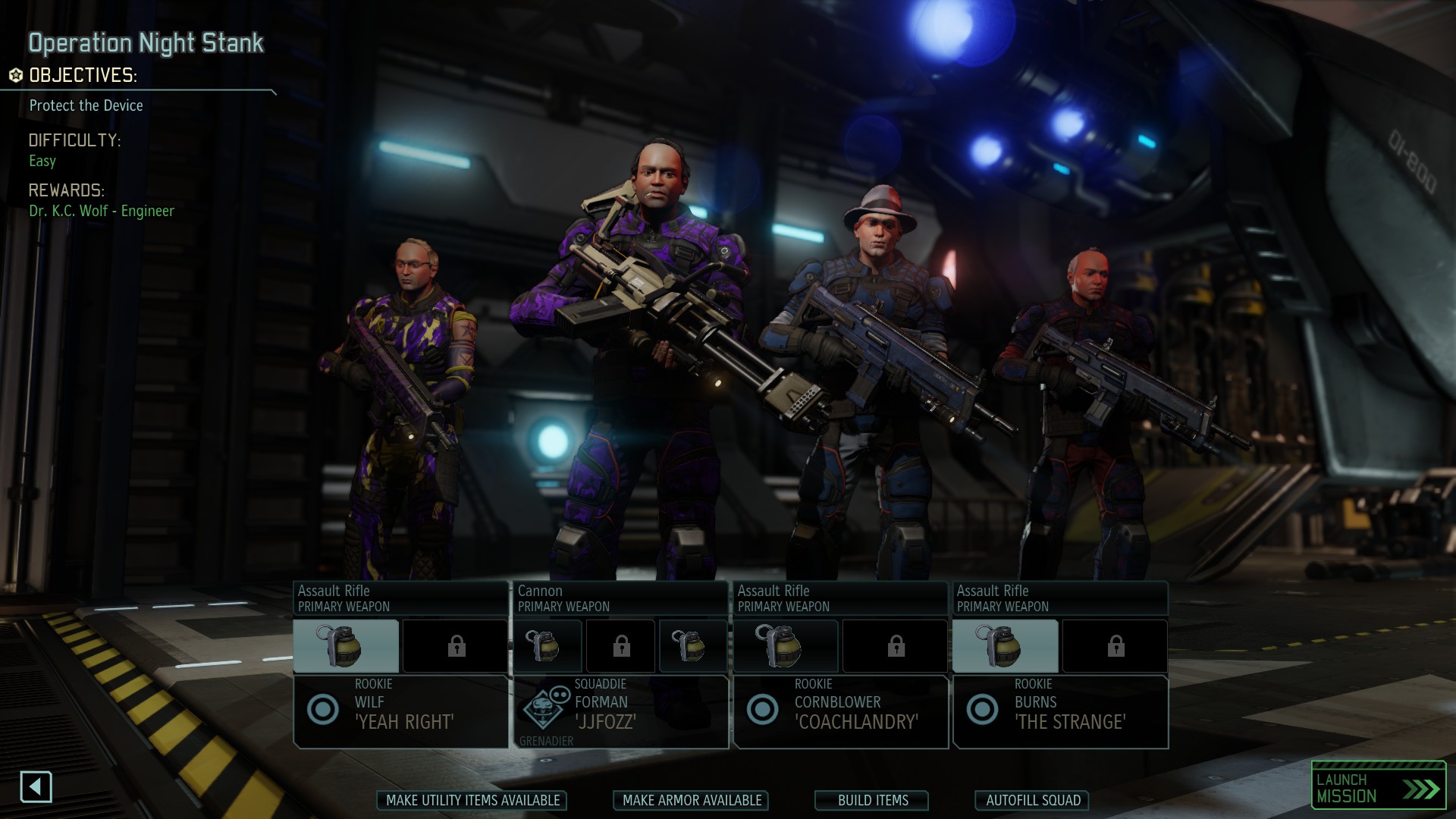
Task: Select Cornblower's Assault Rifle primary weapon
Action: [x=841, y=598]
